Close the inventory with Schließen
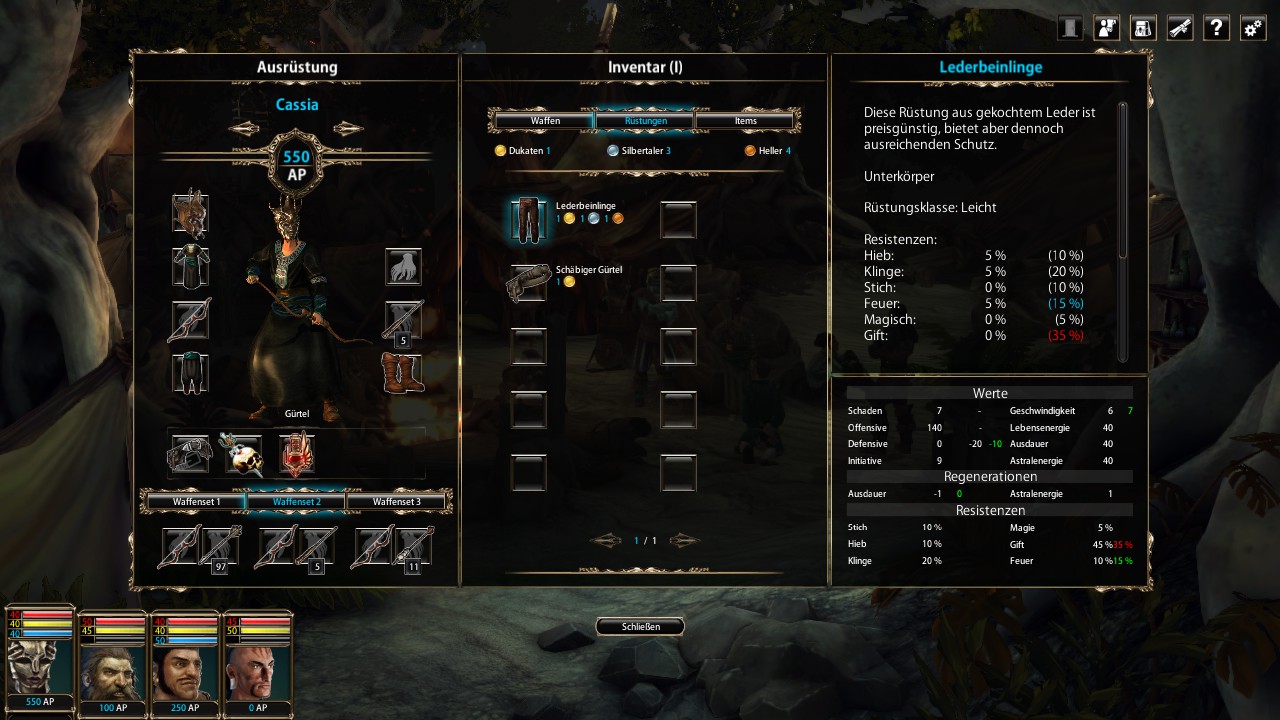This screenshot has height=720, width=1280. 641,627
